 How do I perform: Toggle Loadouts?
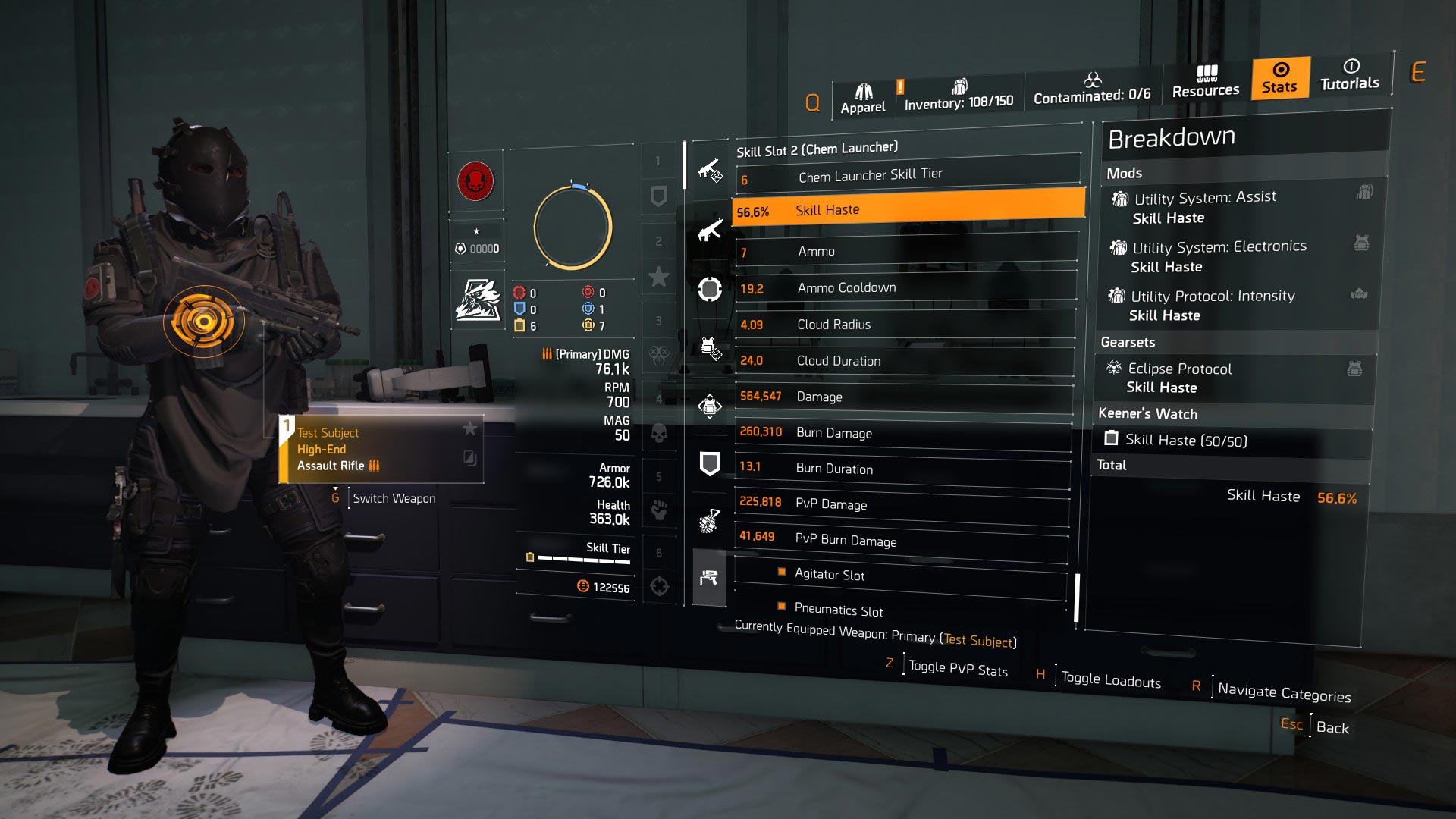click(1110, 680)
